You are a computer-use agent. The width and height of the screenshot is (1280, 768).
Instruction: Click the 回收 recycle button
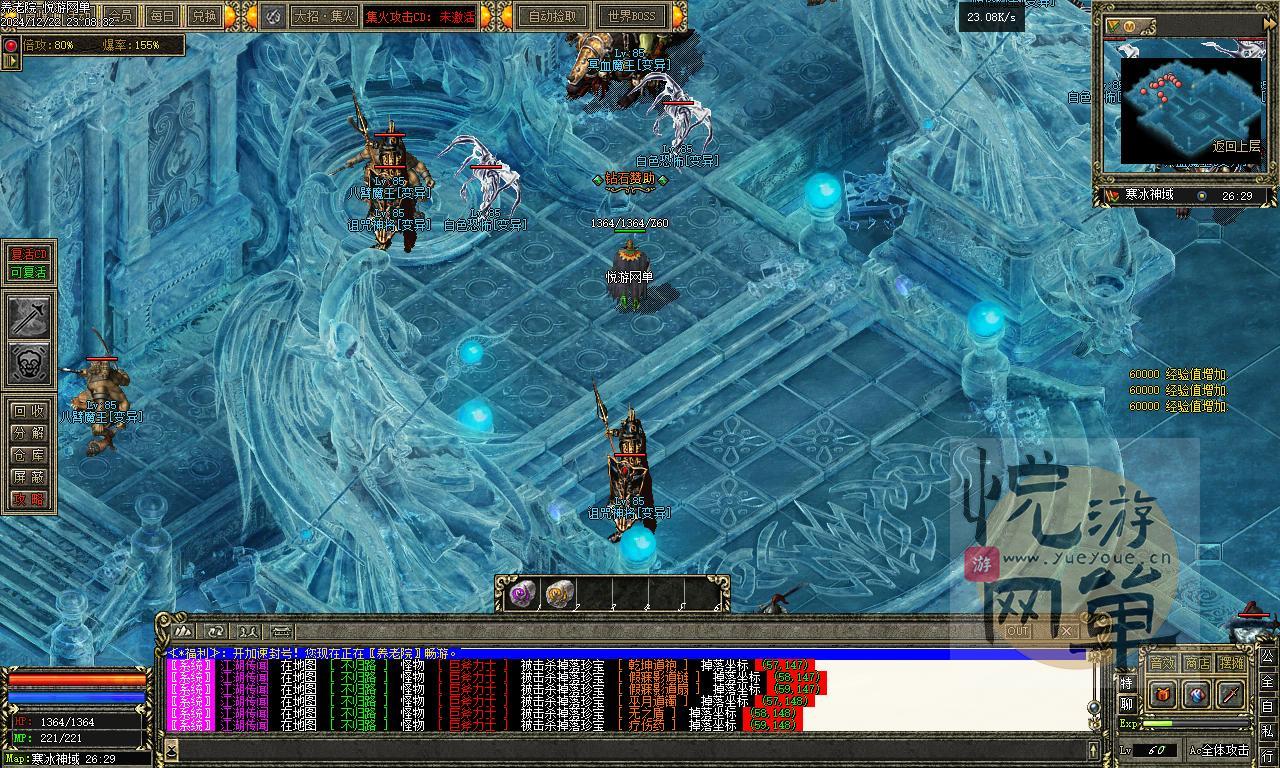(x=28, y=411)
